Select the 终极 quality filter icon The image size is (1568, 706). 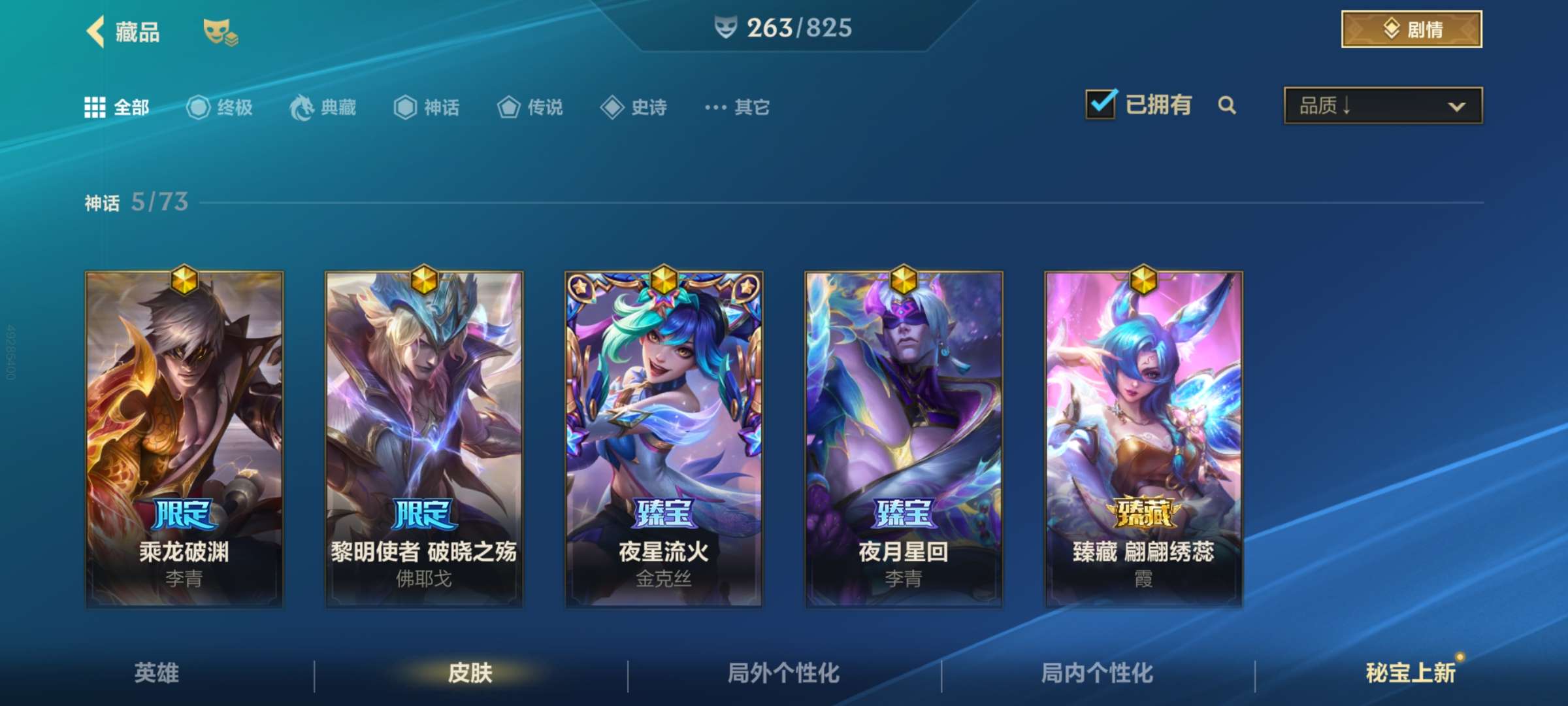(197, 108)
